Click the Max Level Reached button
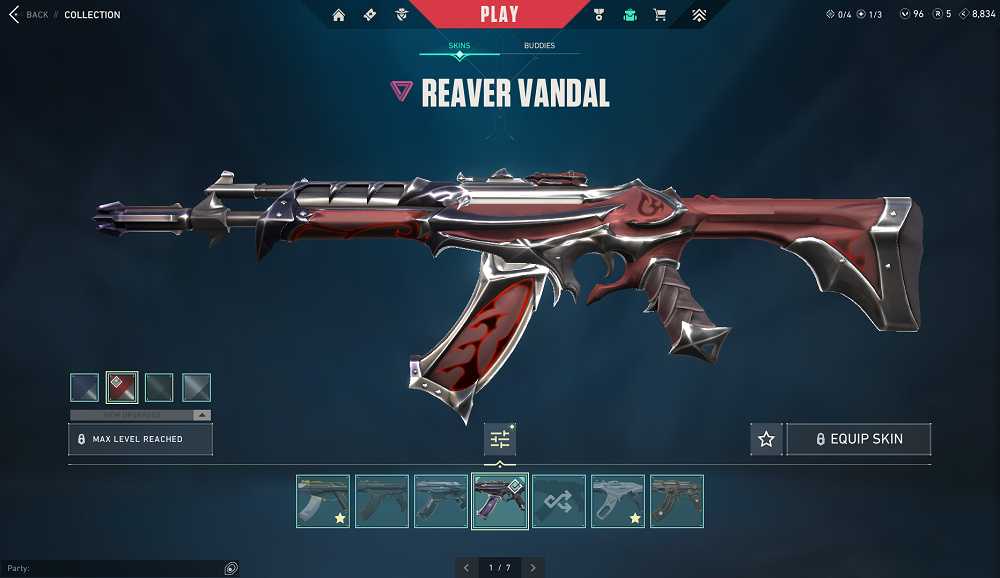This screenshot has width=1000, height=578. (x=140, y=439)
